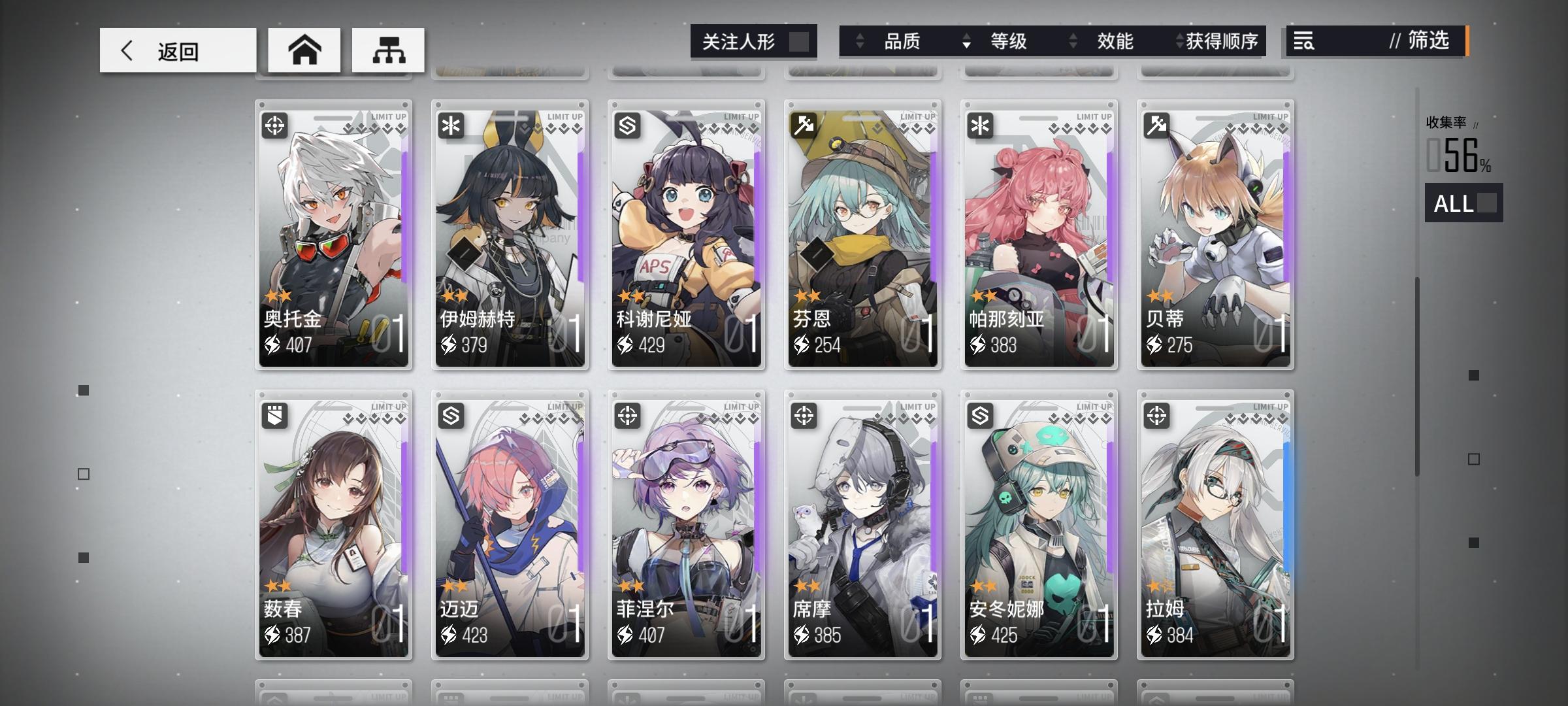
Task: Toggle descending sort arrow next to 品质
Action: point(858,41)
